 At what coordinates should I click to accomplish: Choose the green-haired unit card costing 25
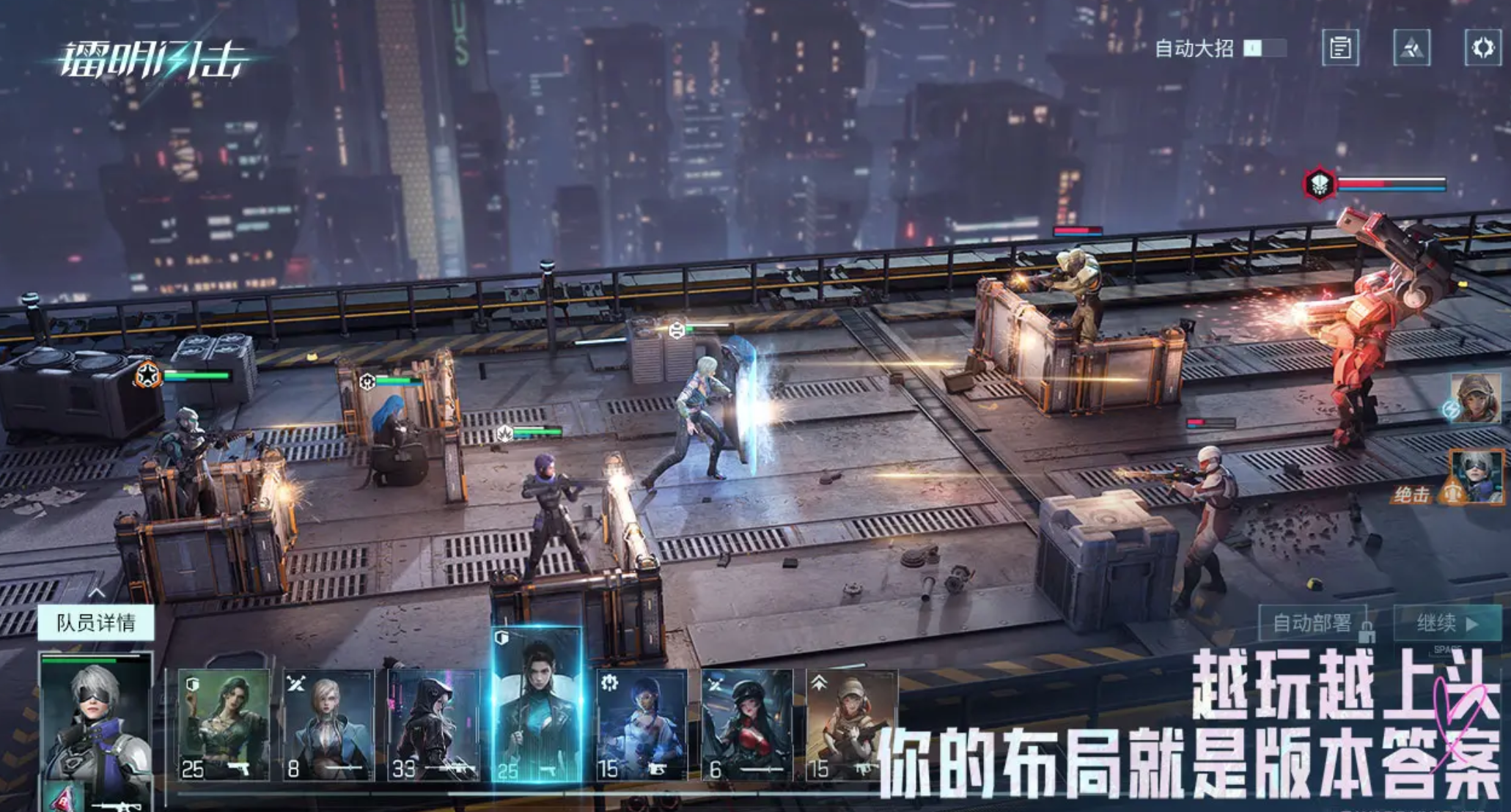(x=223, y=724)
